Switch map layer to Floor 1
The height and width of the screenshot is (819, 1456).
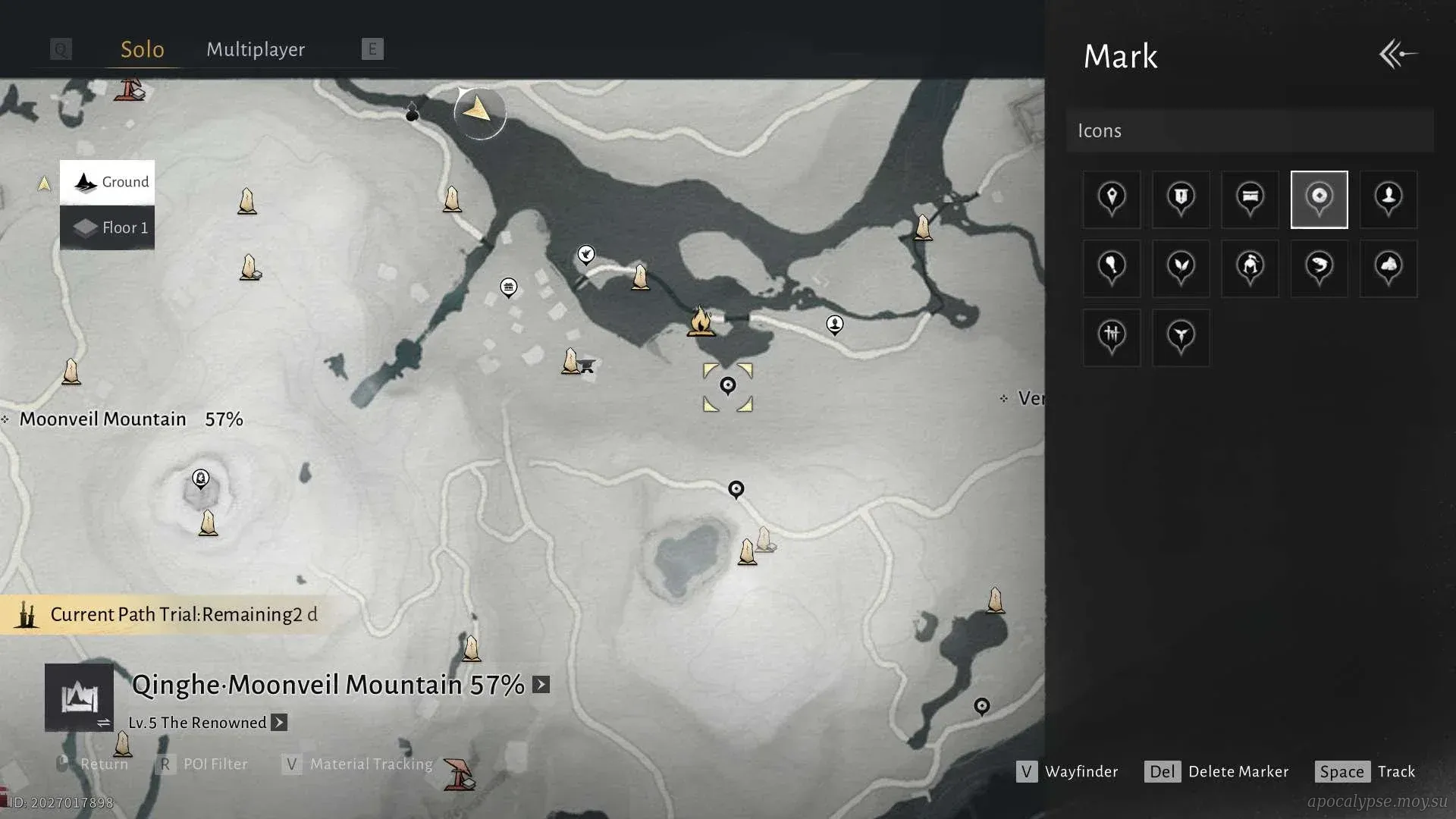tap(108, 227)
